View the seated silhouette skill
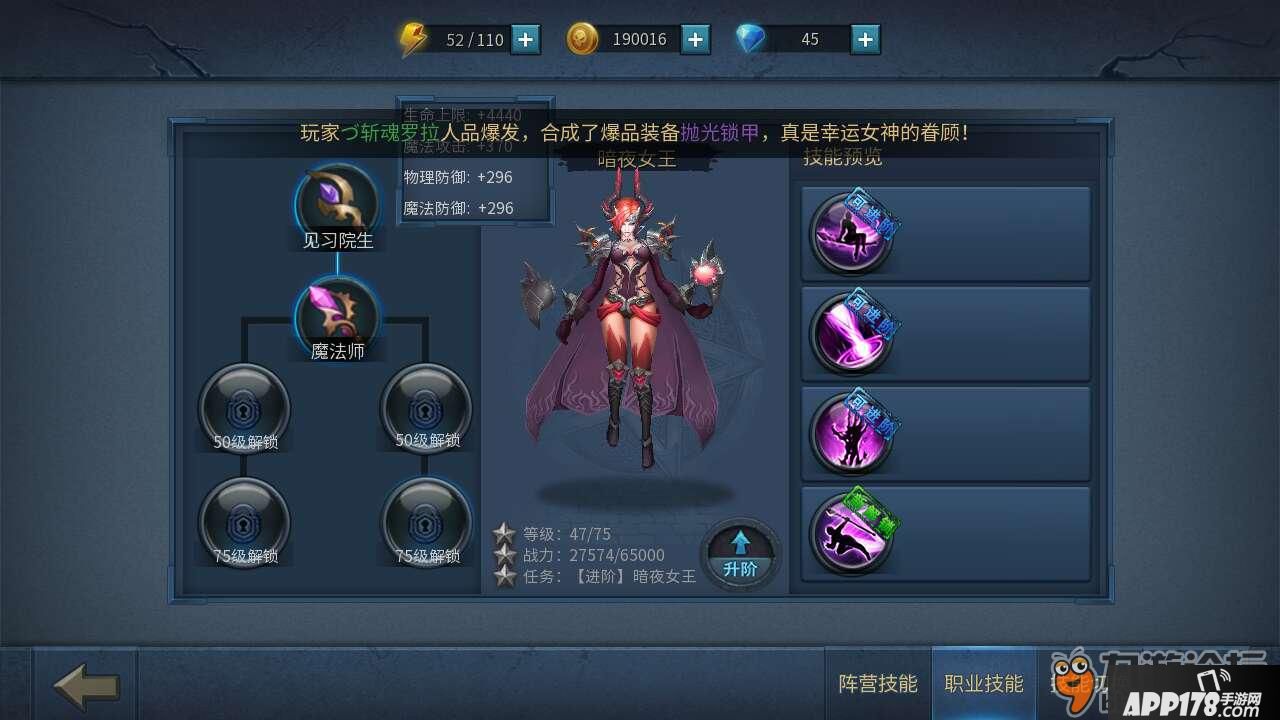Screen dimensions: 1280x720 851,233
